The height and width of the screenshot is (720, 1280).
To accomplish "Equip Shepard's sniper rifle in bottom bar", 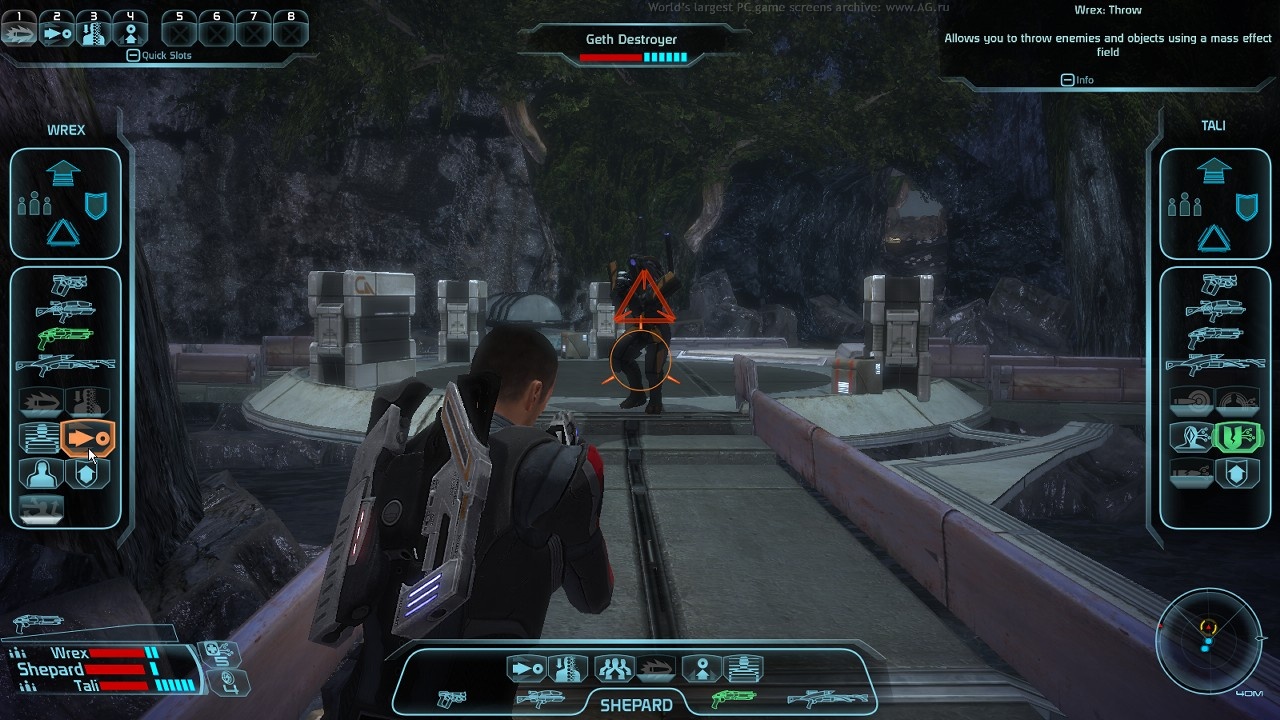I will click(x=826, y=699).
